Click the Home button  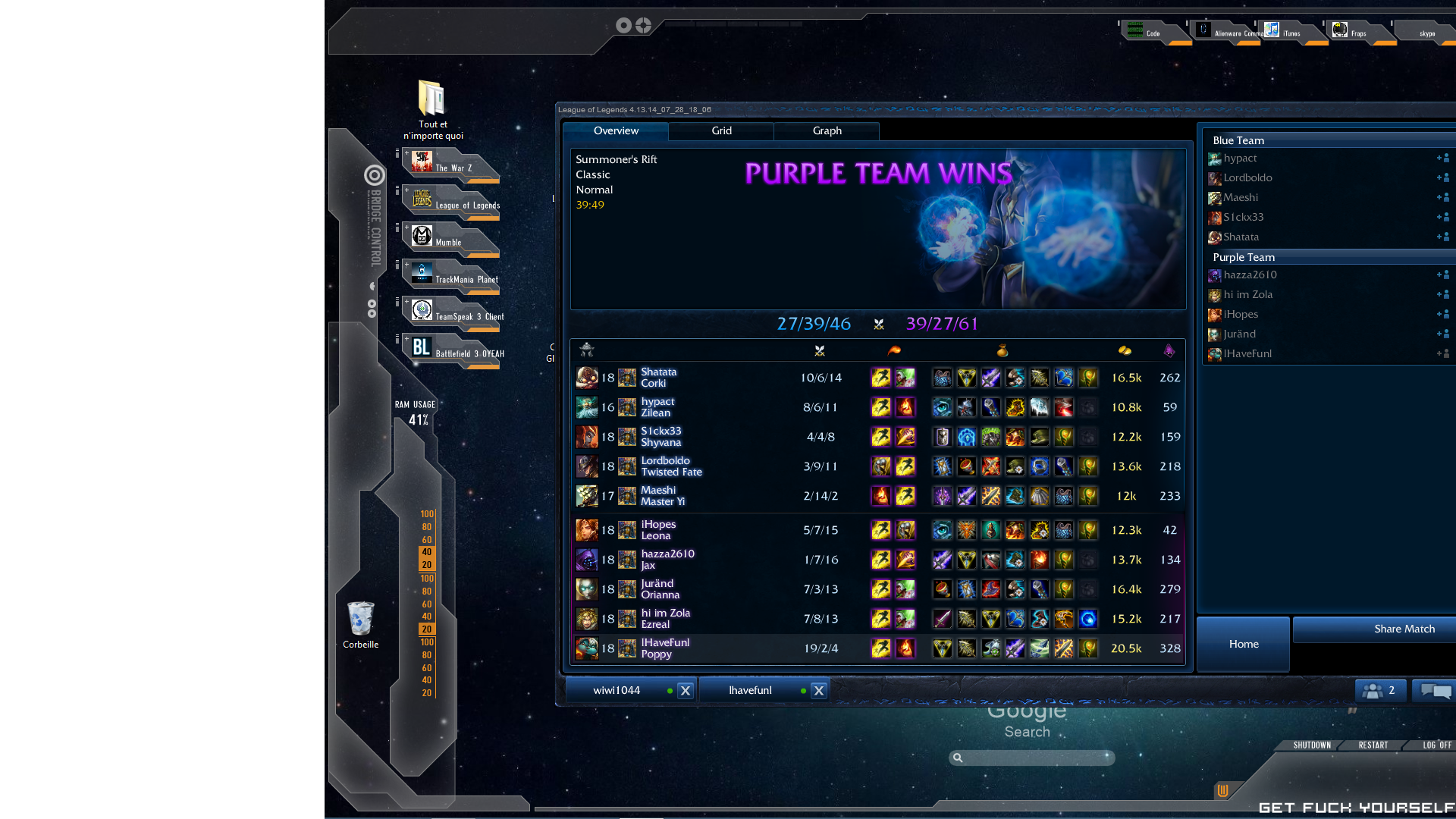click(1243, 644)
